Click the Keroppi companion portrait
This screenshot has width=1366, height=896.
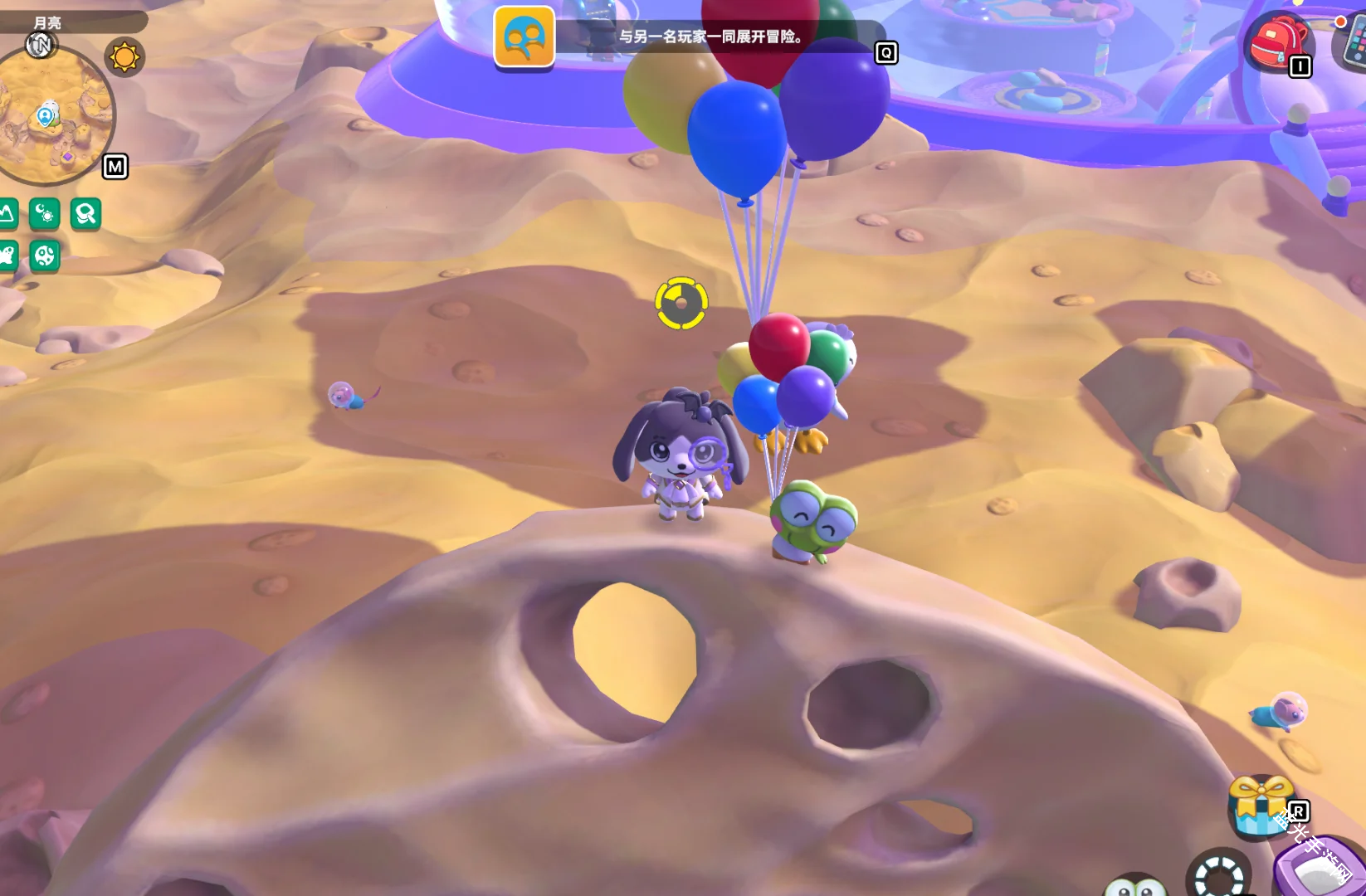click(1135, 886)
